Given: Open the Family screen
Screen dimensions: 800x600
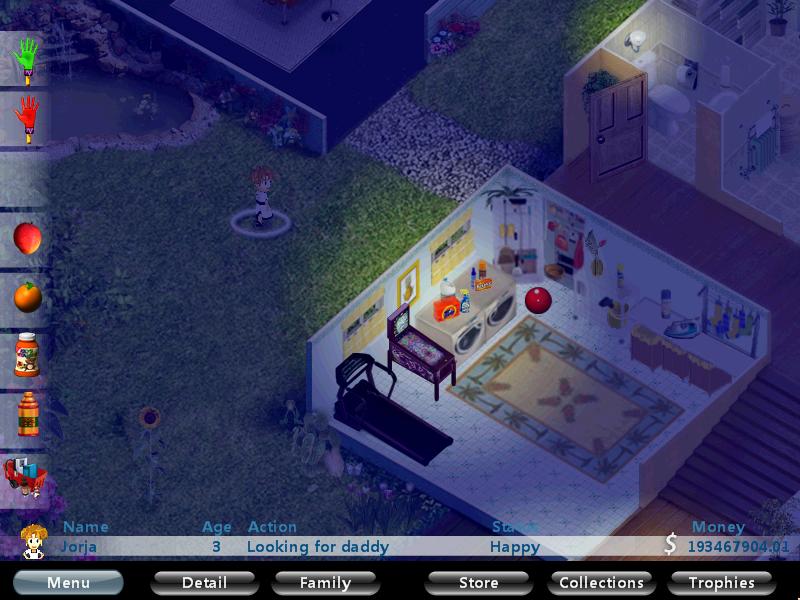Looking at the screenshot, I should 326,582.
